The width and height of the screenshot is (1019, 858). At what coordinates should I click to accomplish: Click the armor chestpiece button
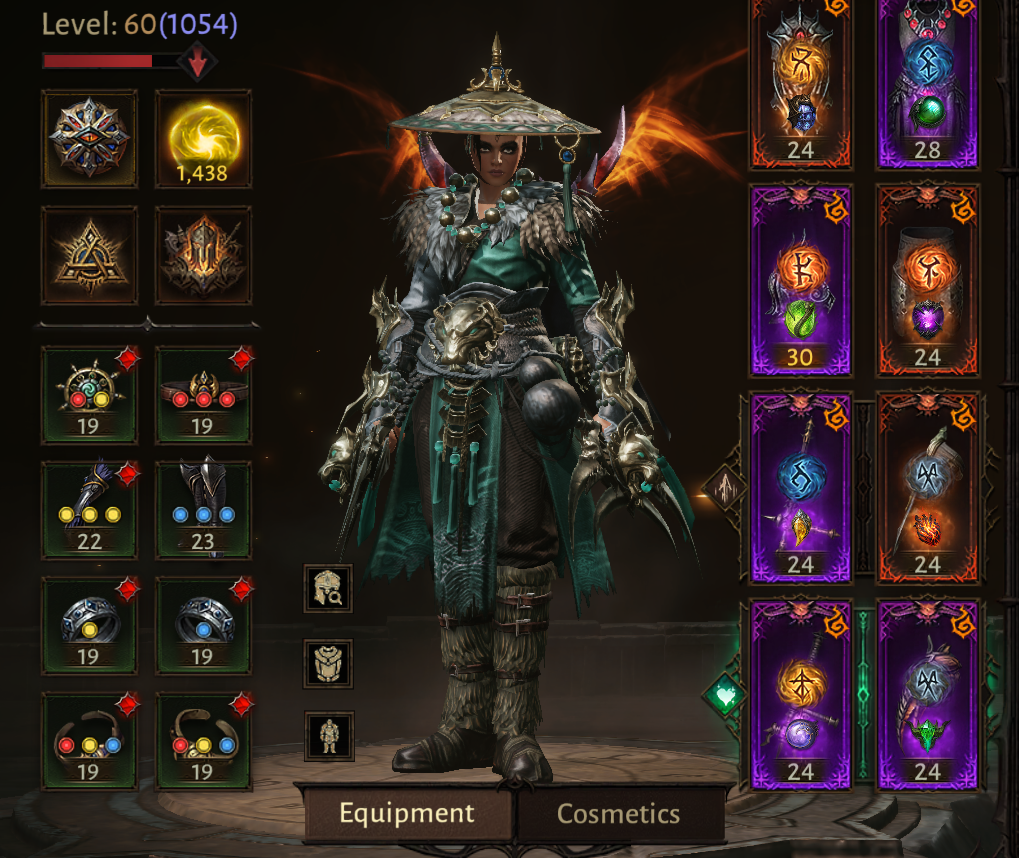(x=328, y=664)
